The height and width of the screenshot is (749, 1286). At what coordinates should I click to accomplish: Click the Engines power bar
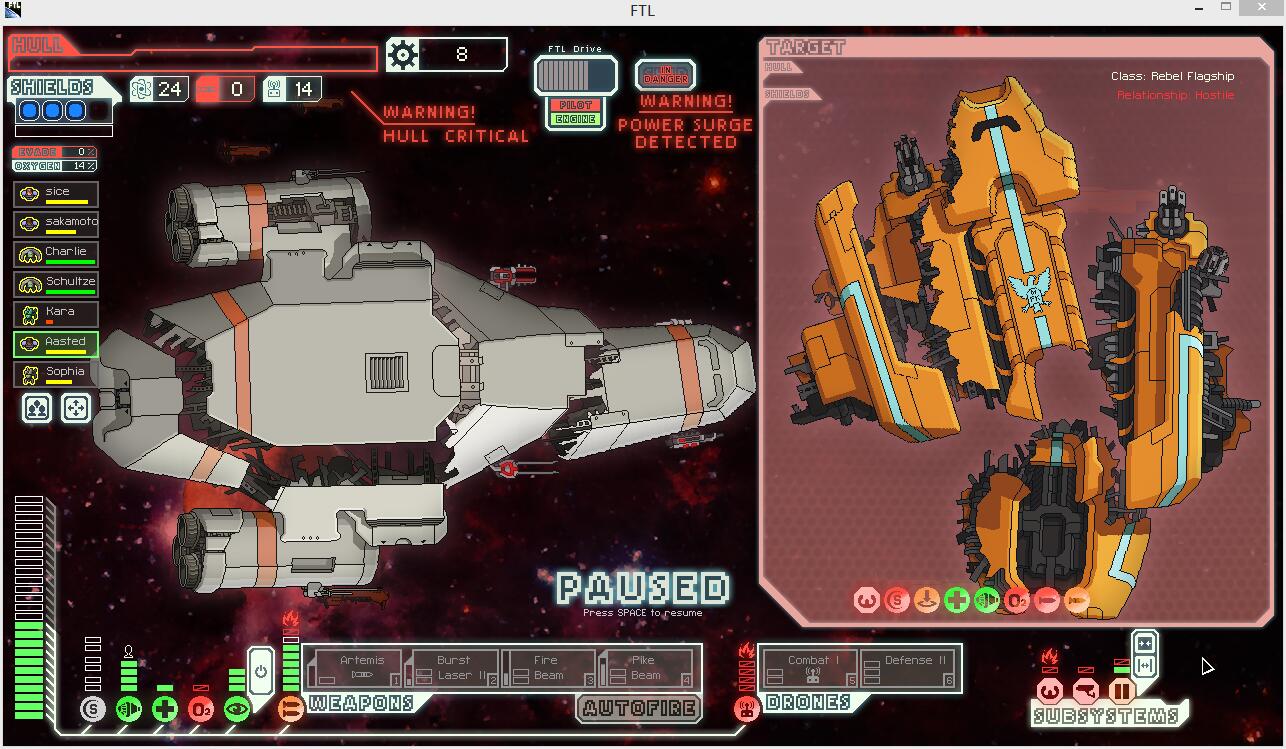[x=128, y=675]
